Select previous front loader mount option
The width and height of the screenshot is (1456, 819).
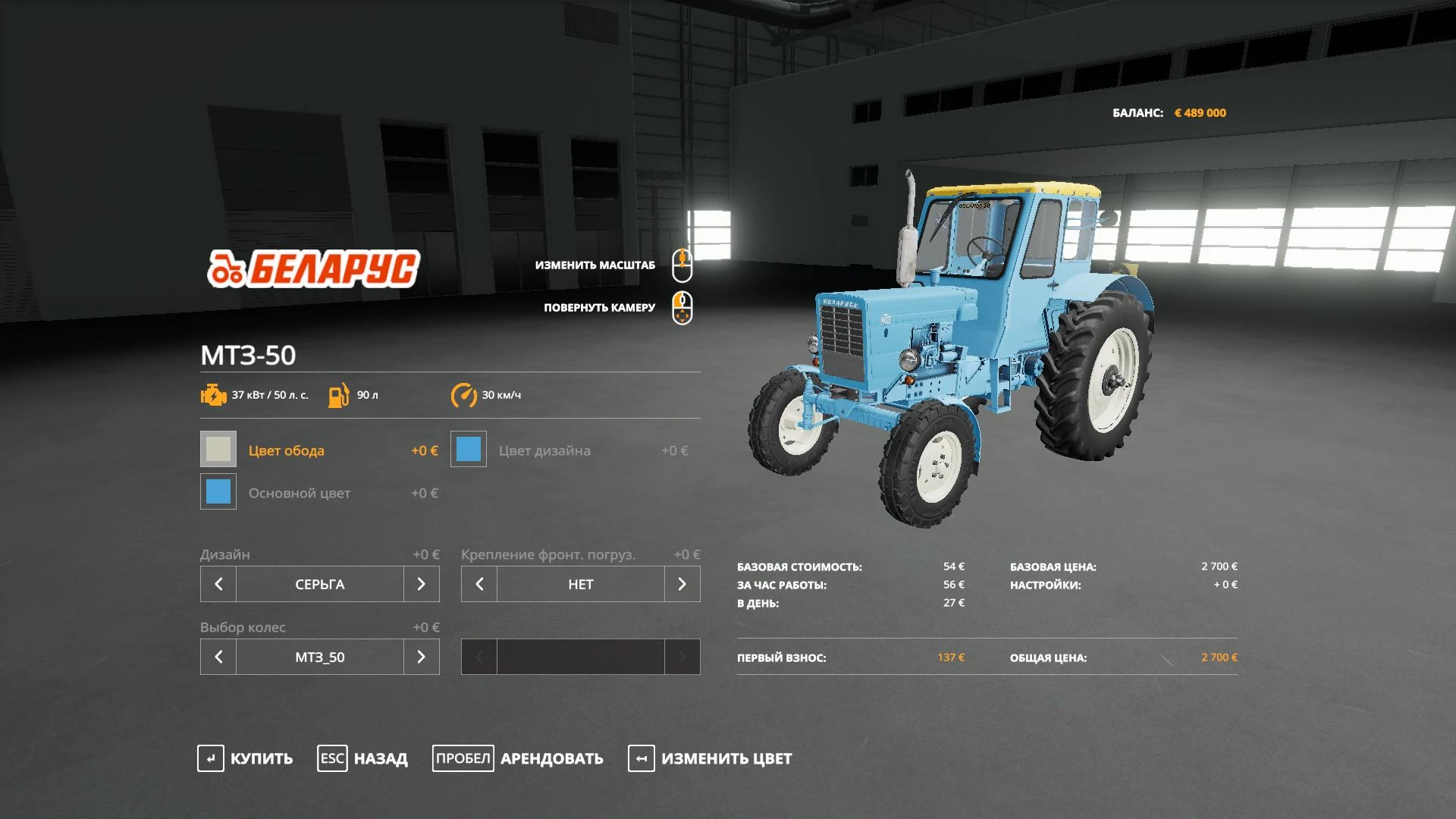pos(479,584)
